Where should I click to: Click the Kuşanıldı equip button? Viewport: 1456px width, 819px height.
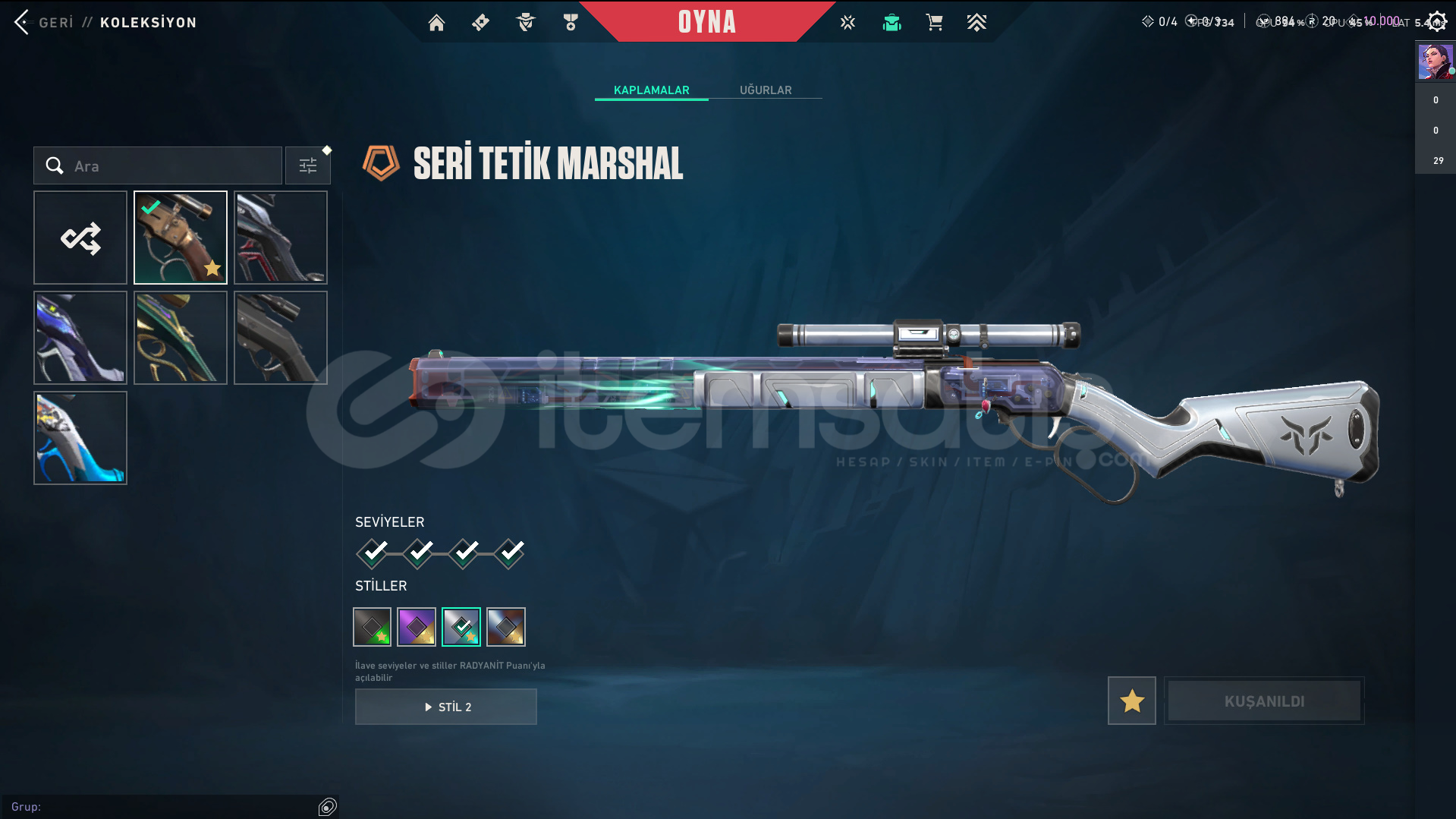1264,701
